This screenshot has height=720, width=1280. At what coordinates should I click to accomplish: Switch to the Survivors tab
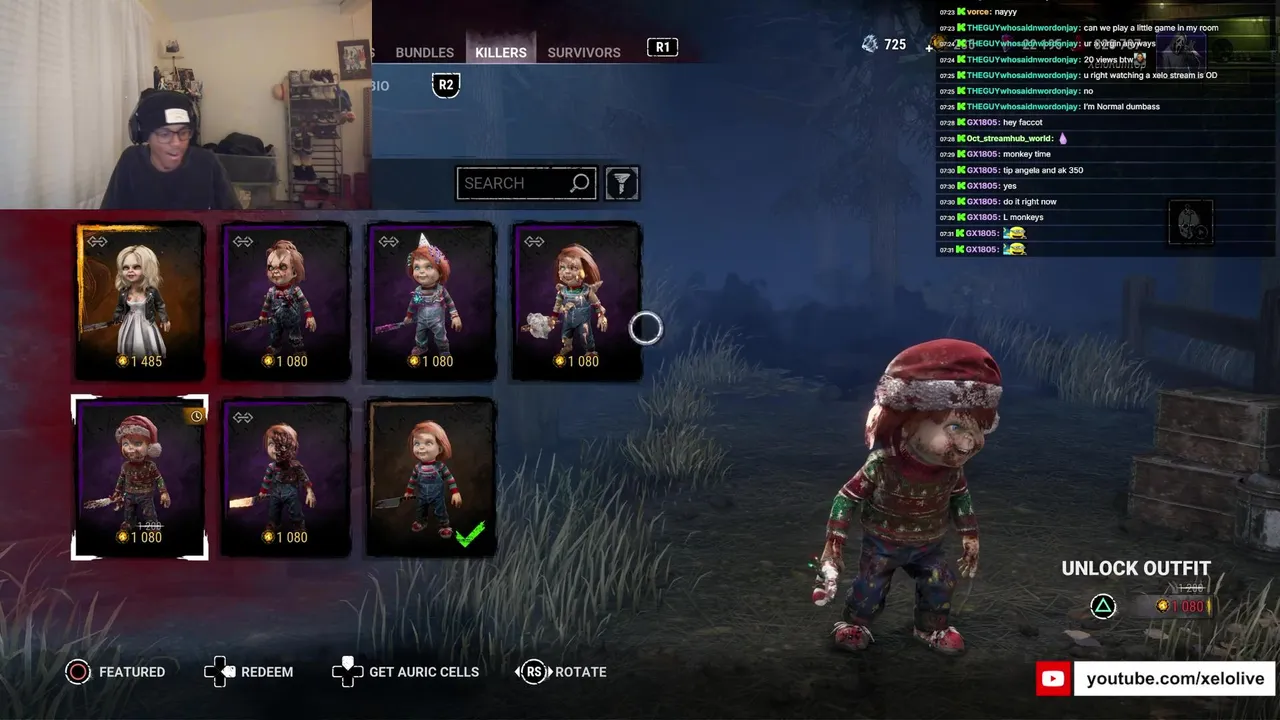point(584,52)
